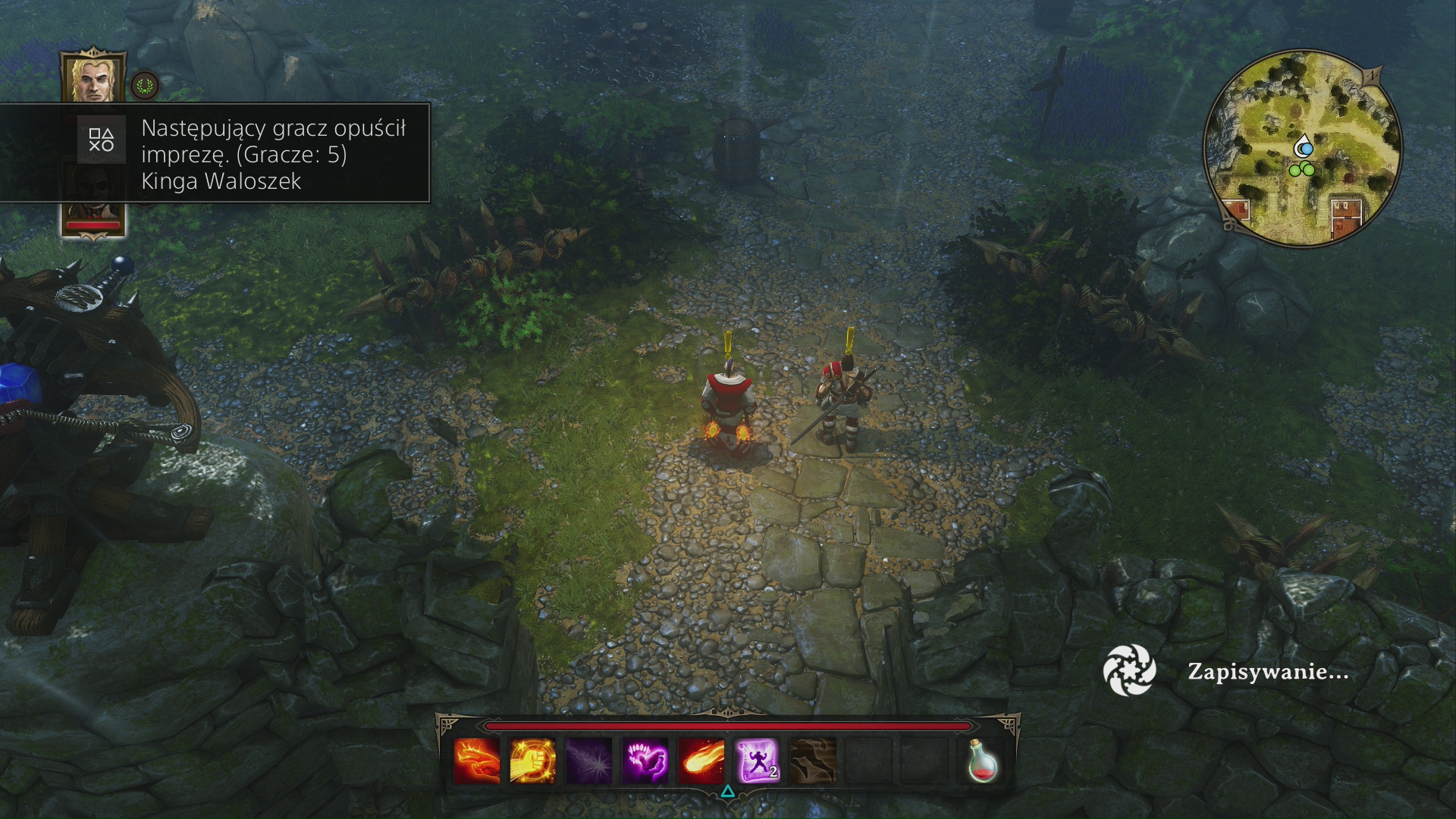Launch the fireball skill
1456x819 pixels.
(701, 761)
